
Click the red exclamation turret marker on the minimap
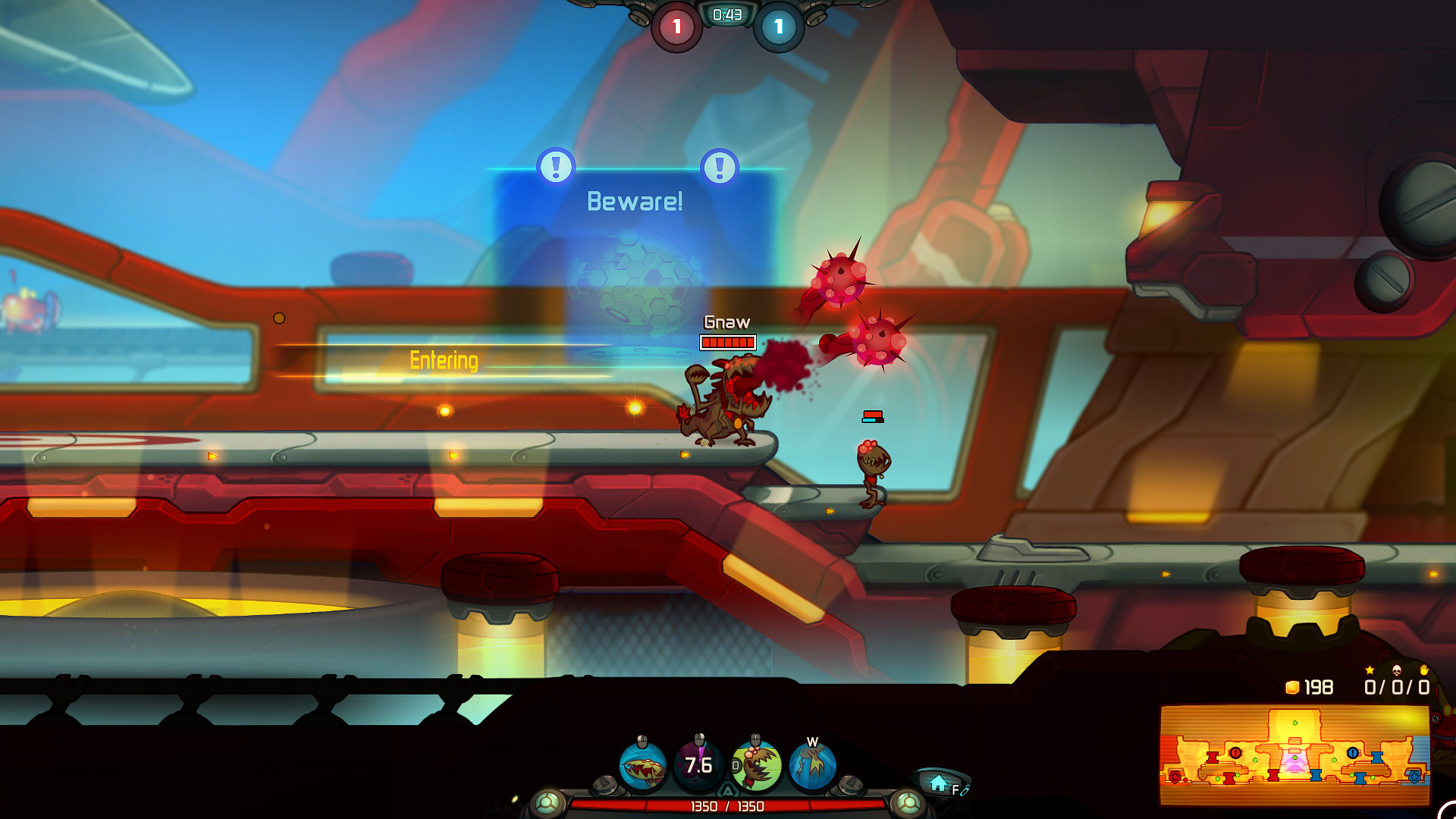[1235, 753]
